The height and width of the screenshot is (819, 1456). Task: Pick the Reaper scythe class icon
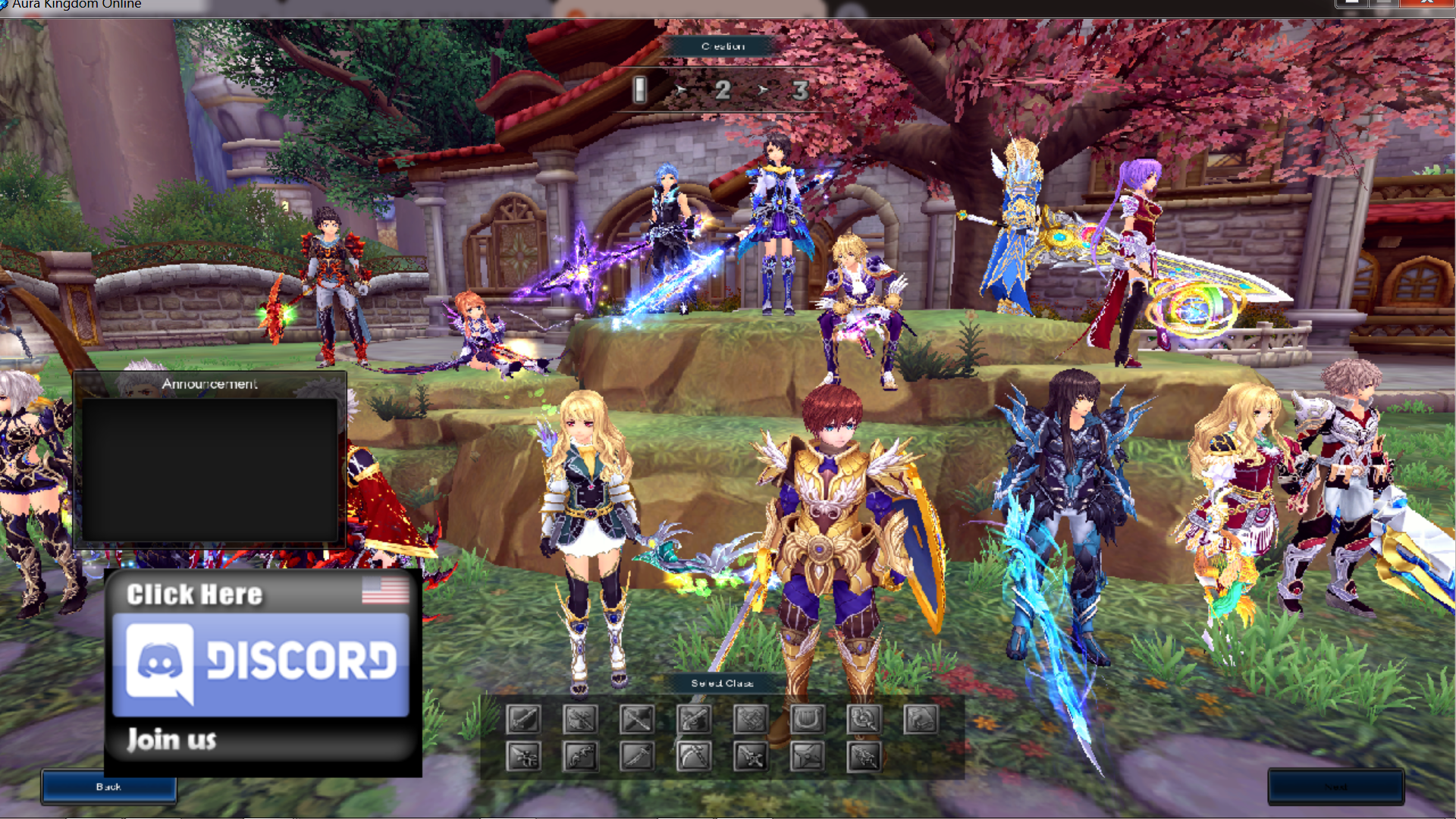pyautogui.click(x=694, y=756)
